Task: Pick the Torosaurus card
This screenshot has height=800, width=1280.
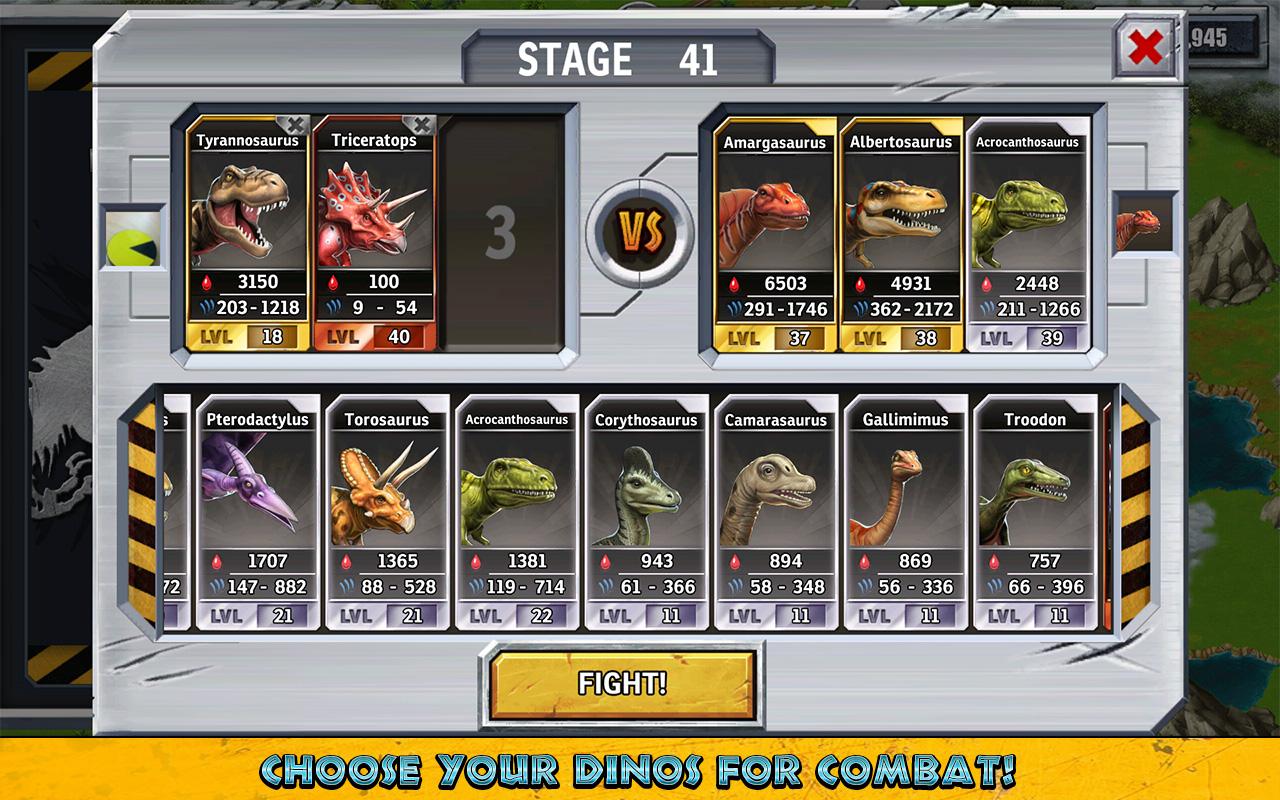Action: [387, 511]
